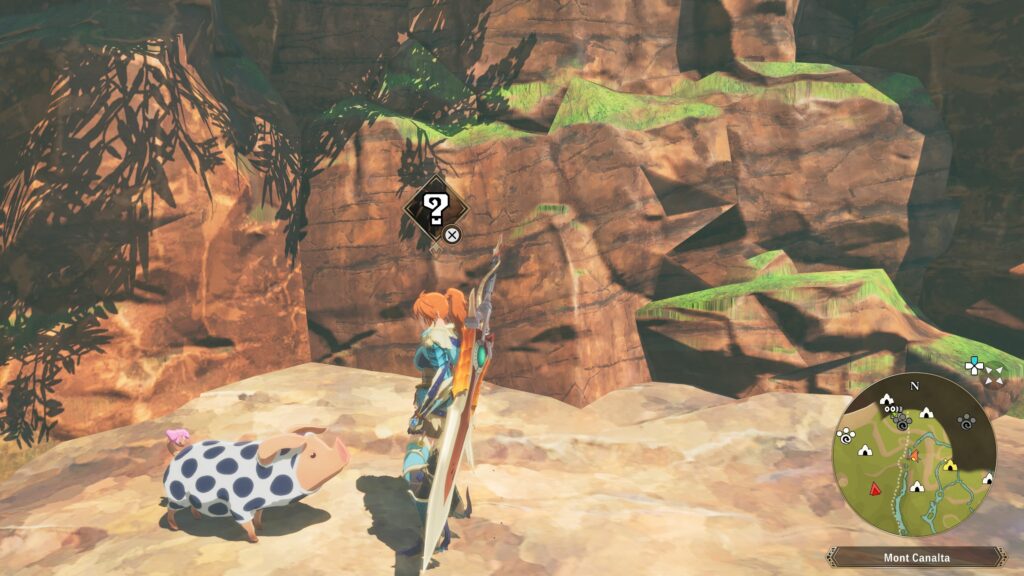The height and width of the screenshot is (576, 1024).
Task: Select the white swirl marker on minimap
Action: pos(845,436)
